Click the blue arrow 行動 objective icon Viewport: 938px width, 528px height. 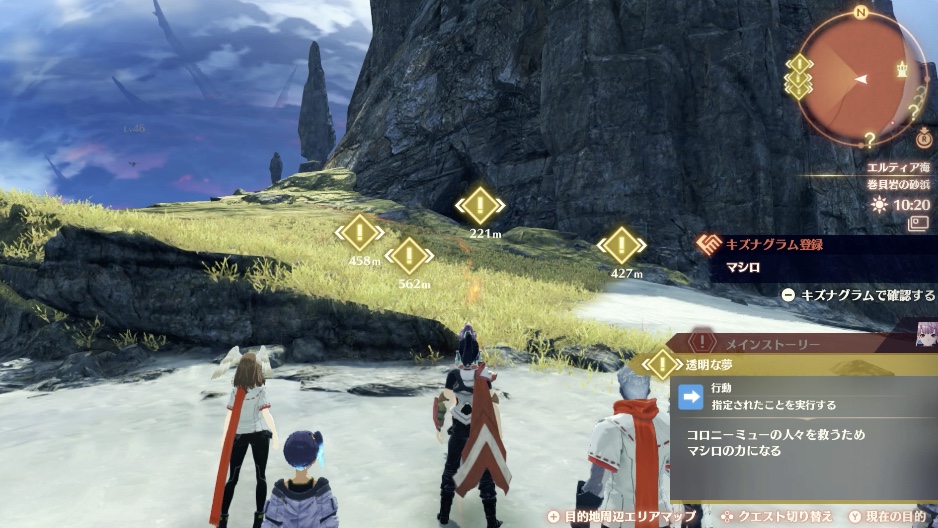691,396
